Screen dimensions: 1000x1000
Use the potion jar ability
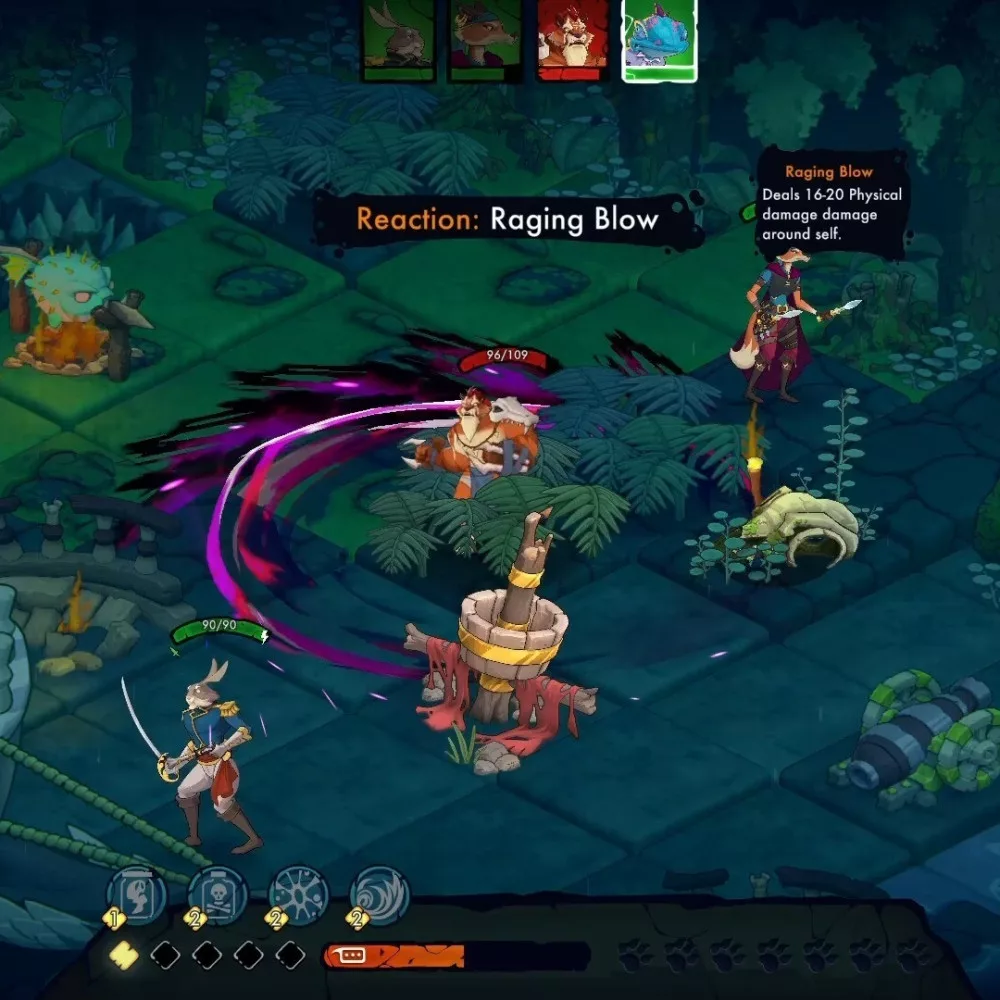[136, 892]
